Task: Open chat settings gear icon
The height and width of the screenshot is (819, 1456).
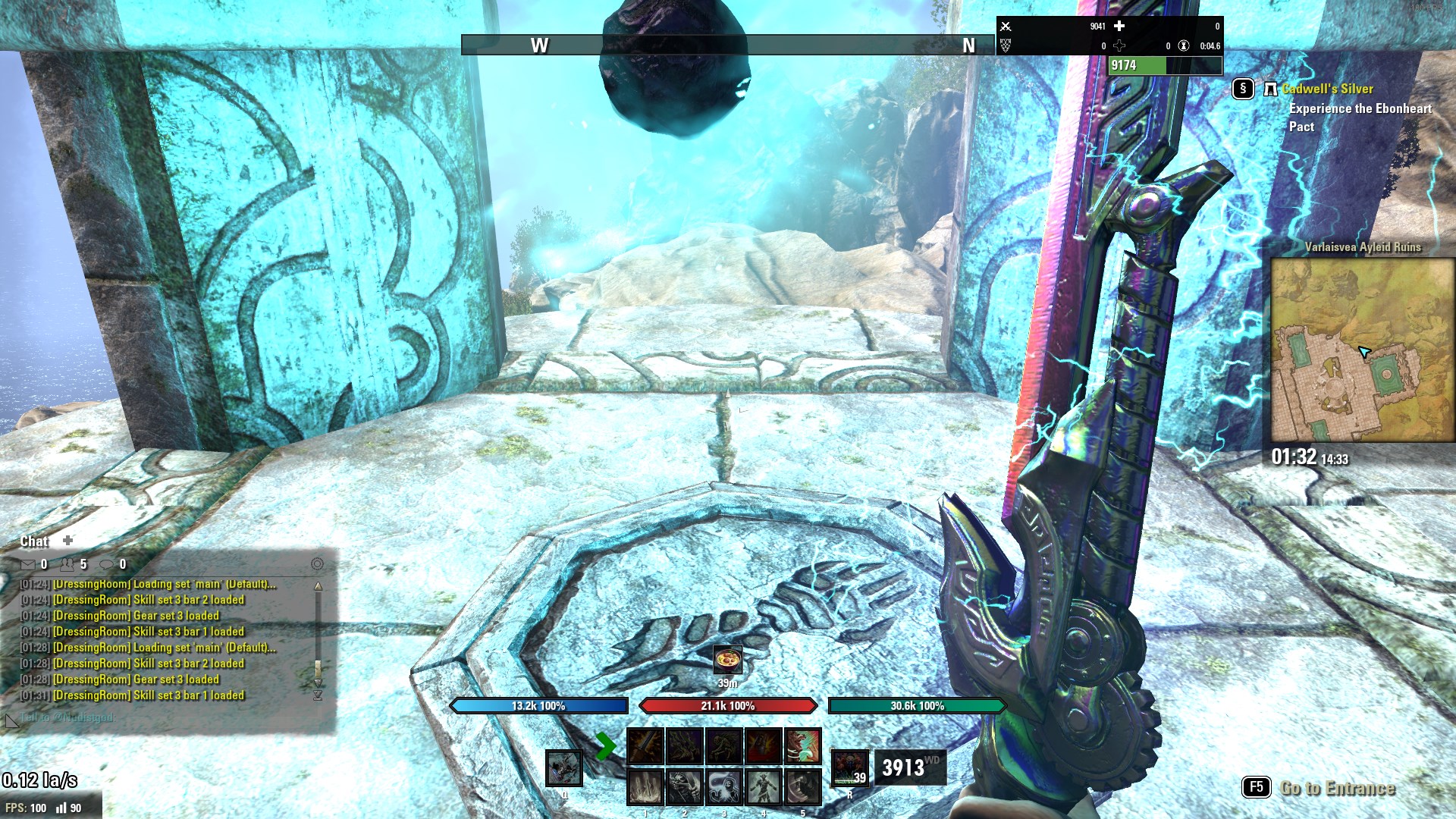Action: [317, 564]
